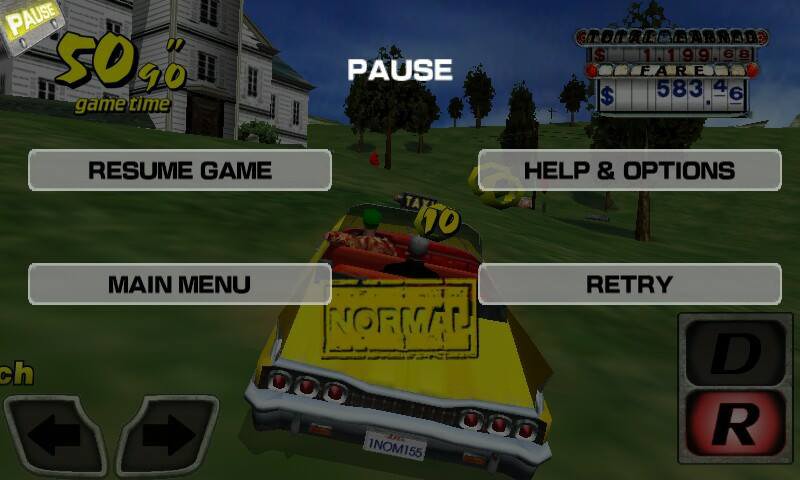Resume the paused game
Viewport: 800px width, 480px height.
click(180, 170)
